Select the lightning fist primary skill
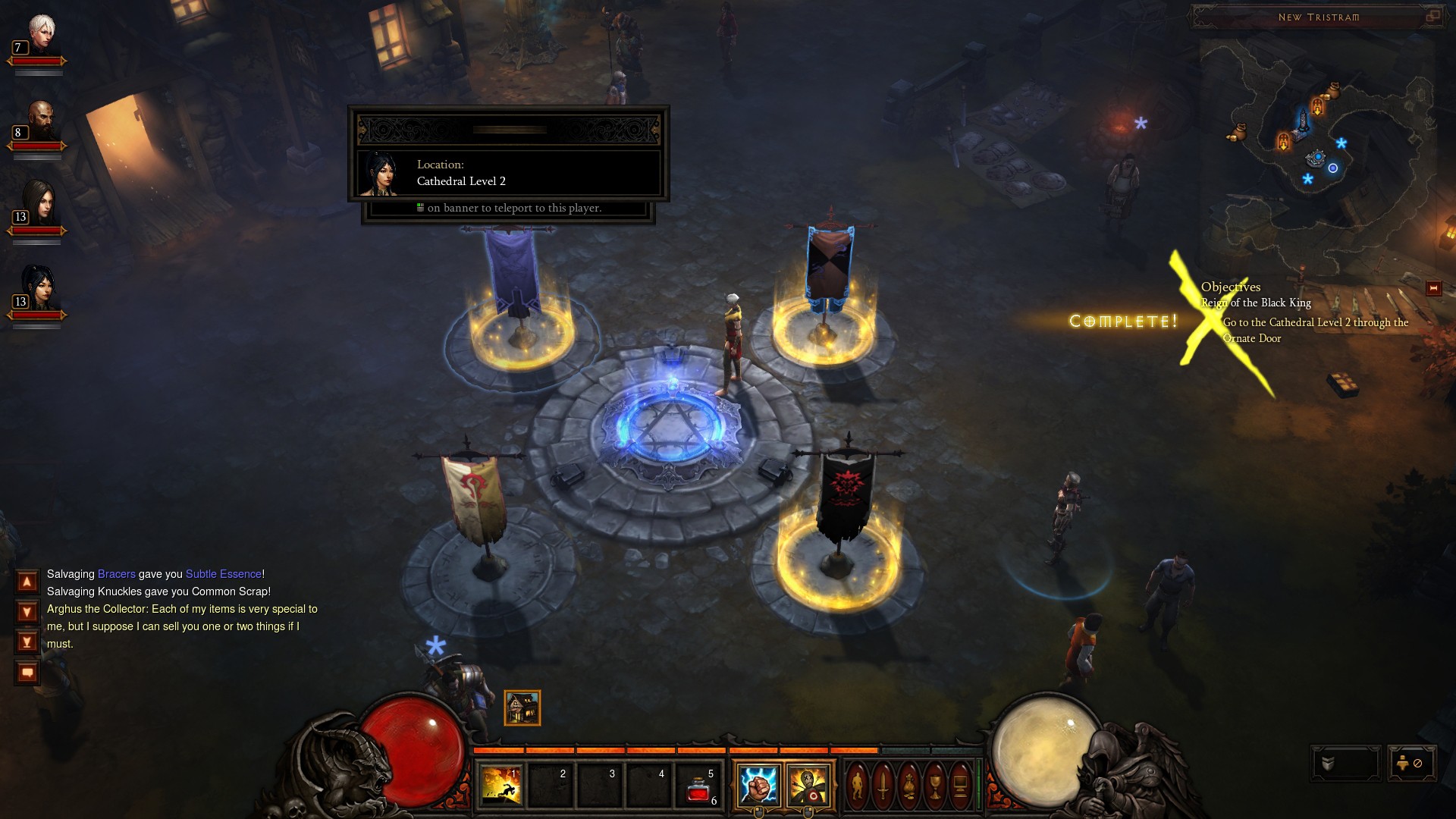Image resolution: width=1456 pixels, height=819 pixels. [x=758, y=785]
